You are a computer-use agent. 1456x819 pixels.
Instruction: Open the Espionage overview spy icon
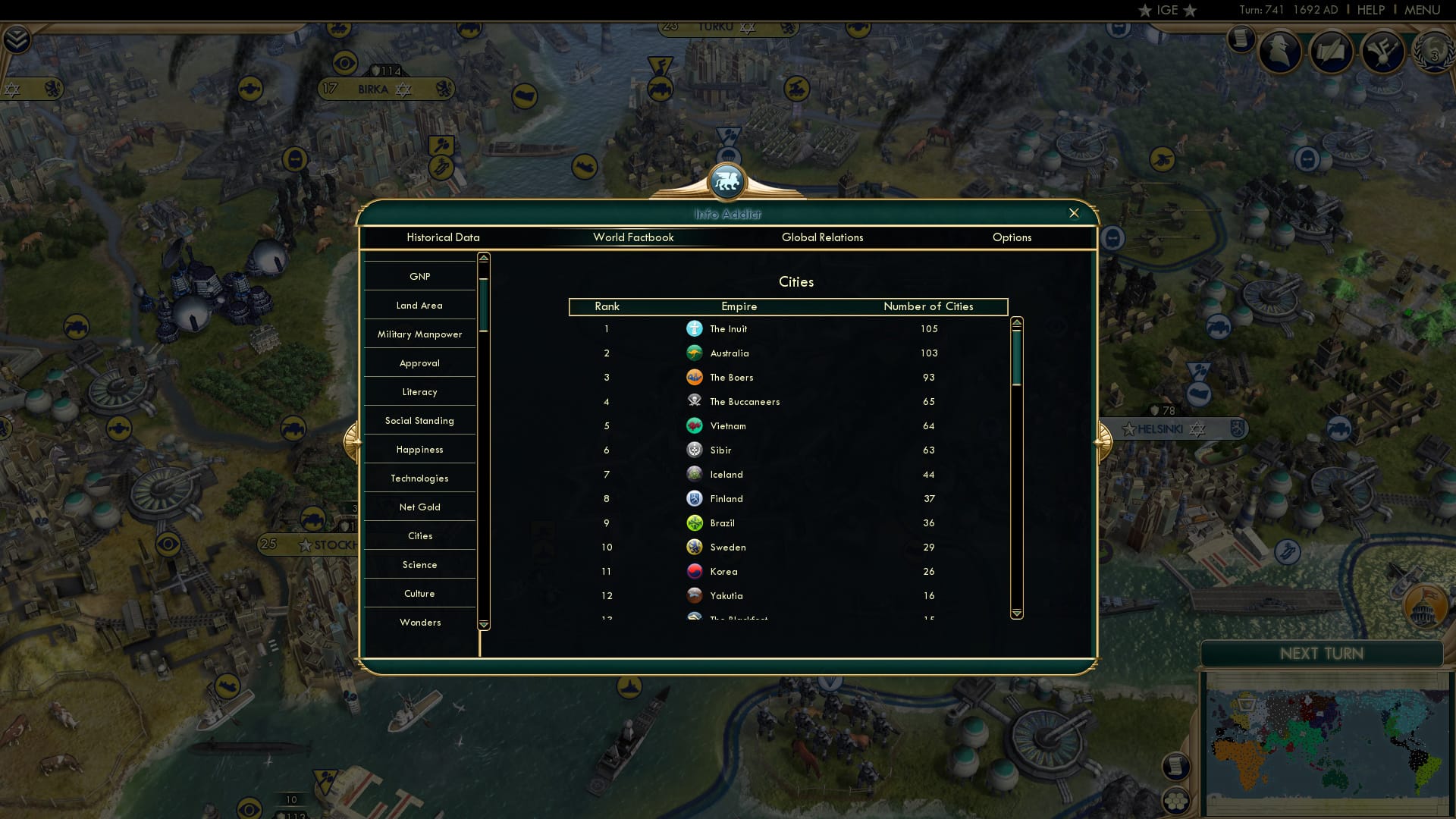[x=1279, y=52]
